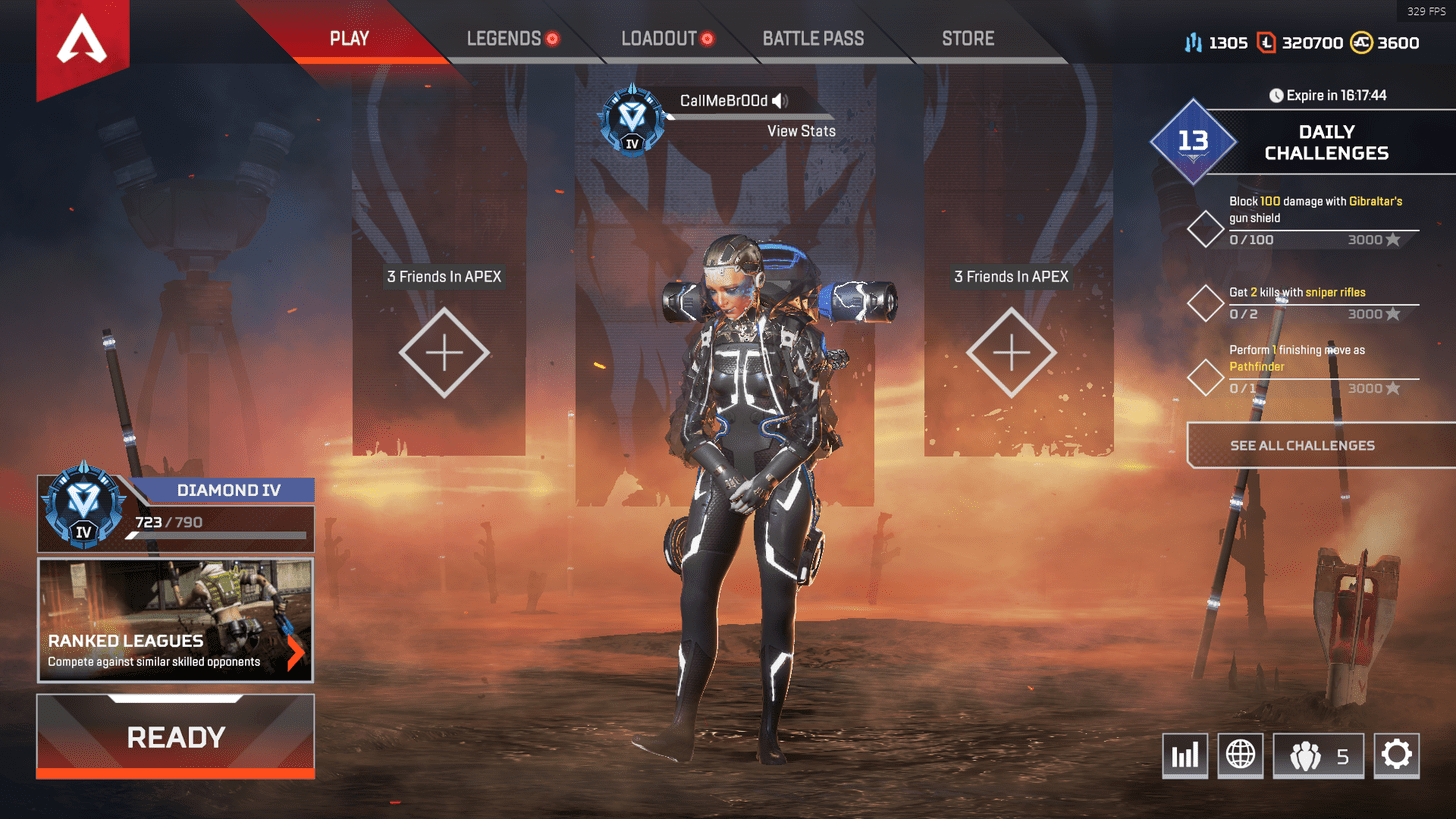
Task: See all challenges
Action: coord(1302,445)
